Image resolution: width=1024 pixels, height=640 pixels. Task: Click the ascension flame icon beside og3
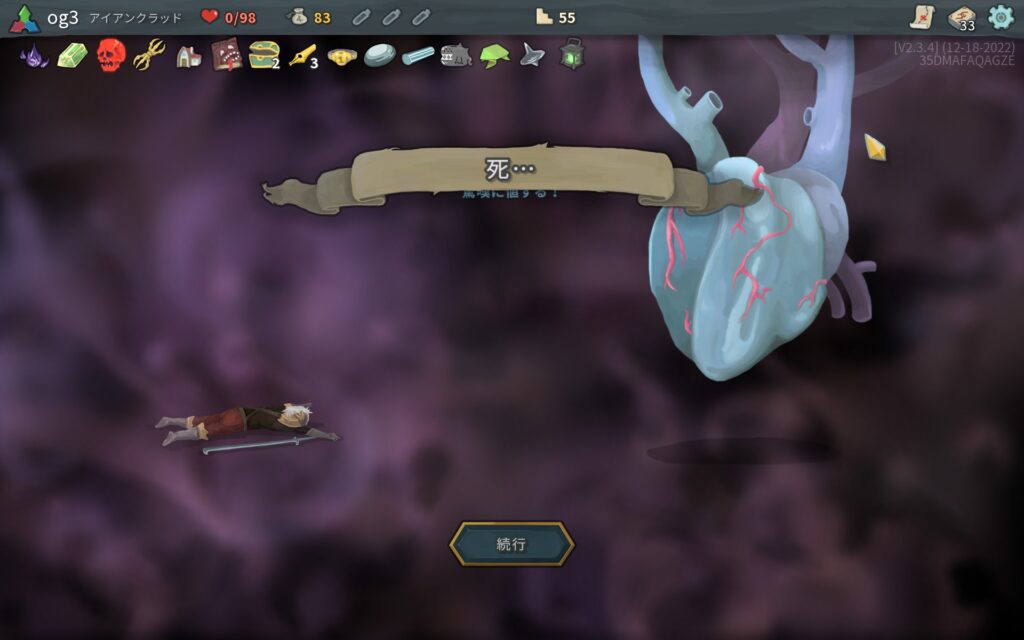click(24, 18)
